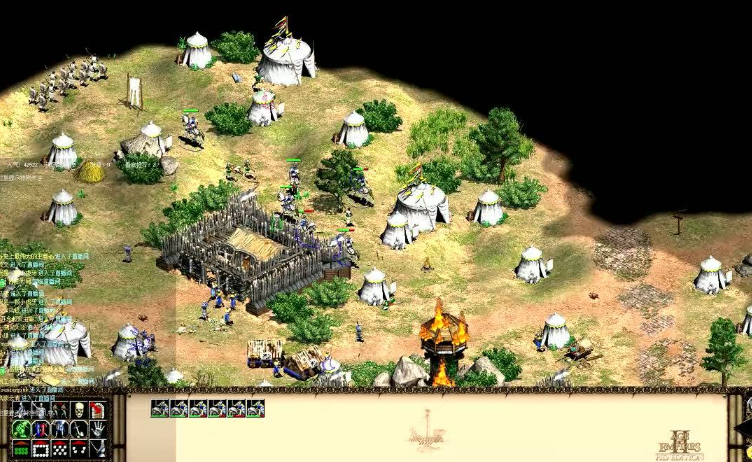
Task: Choose the flank formation icon
Action: [x=78, y=449]
